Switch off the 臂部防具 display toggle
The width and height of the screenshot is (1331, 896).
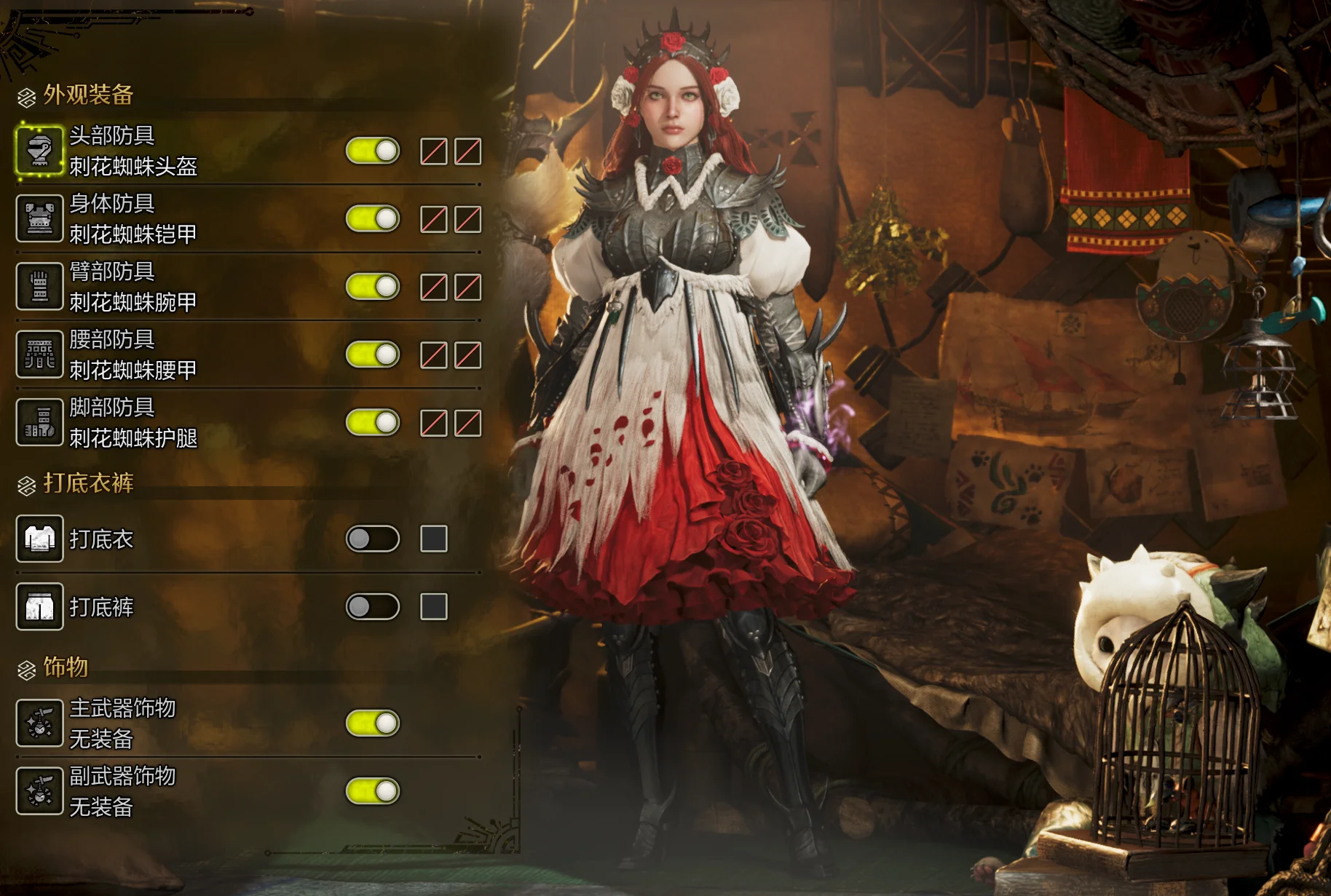pos(373,286)
